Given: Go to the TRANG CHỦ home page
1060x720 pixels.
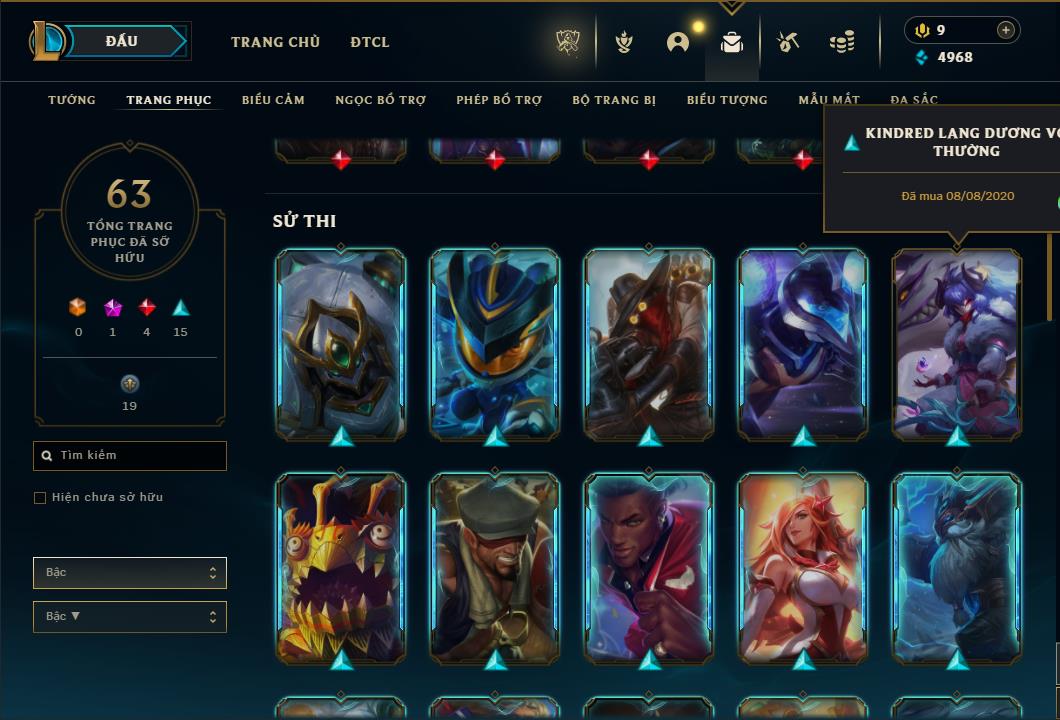Looking at the screenshot, I should 275,42.
